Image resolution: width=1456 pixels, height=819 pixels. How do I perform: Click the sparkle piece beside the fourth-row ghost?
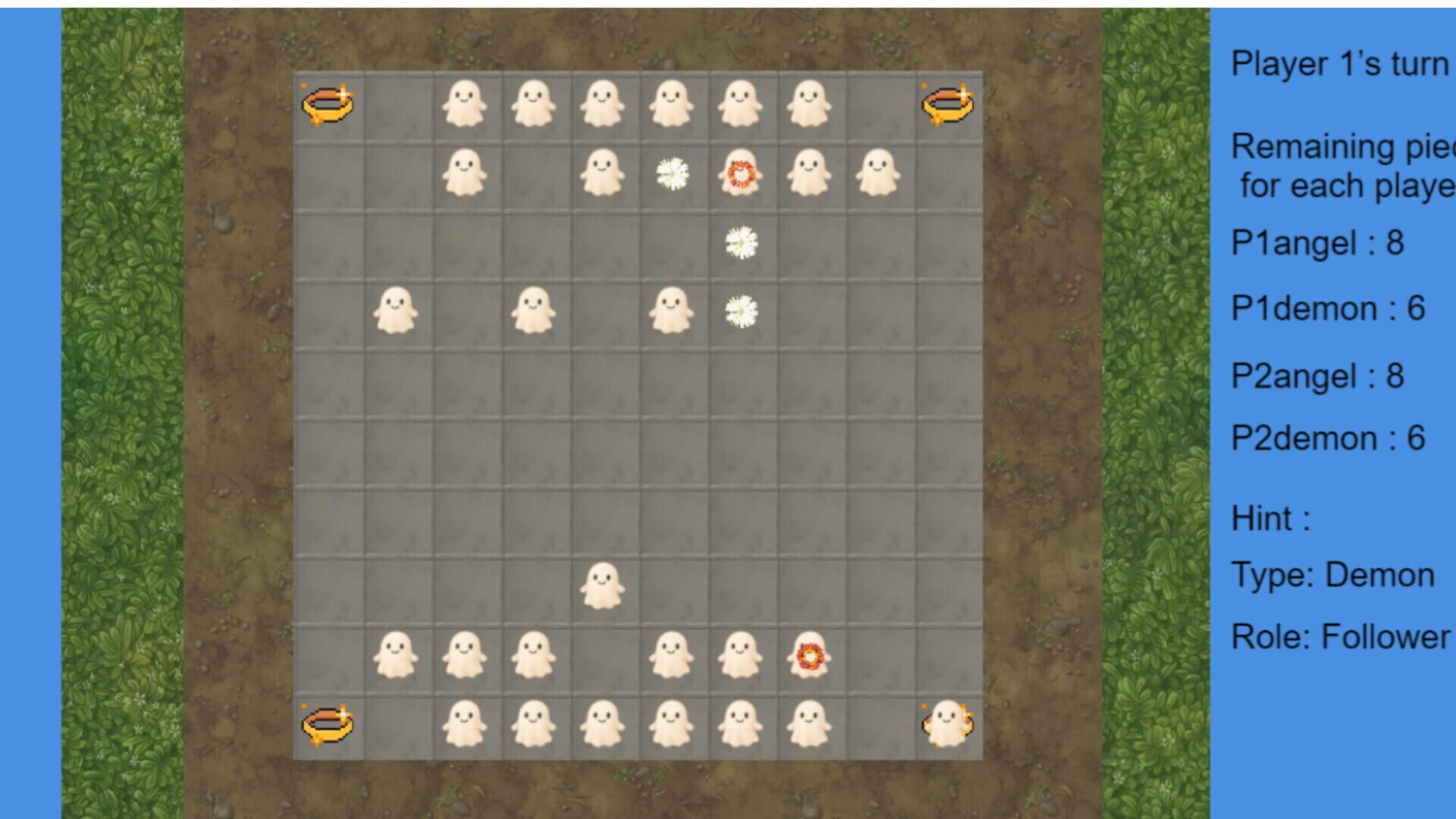coord(740,311)
